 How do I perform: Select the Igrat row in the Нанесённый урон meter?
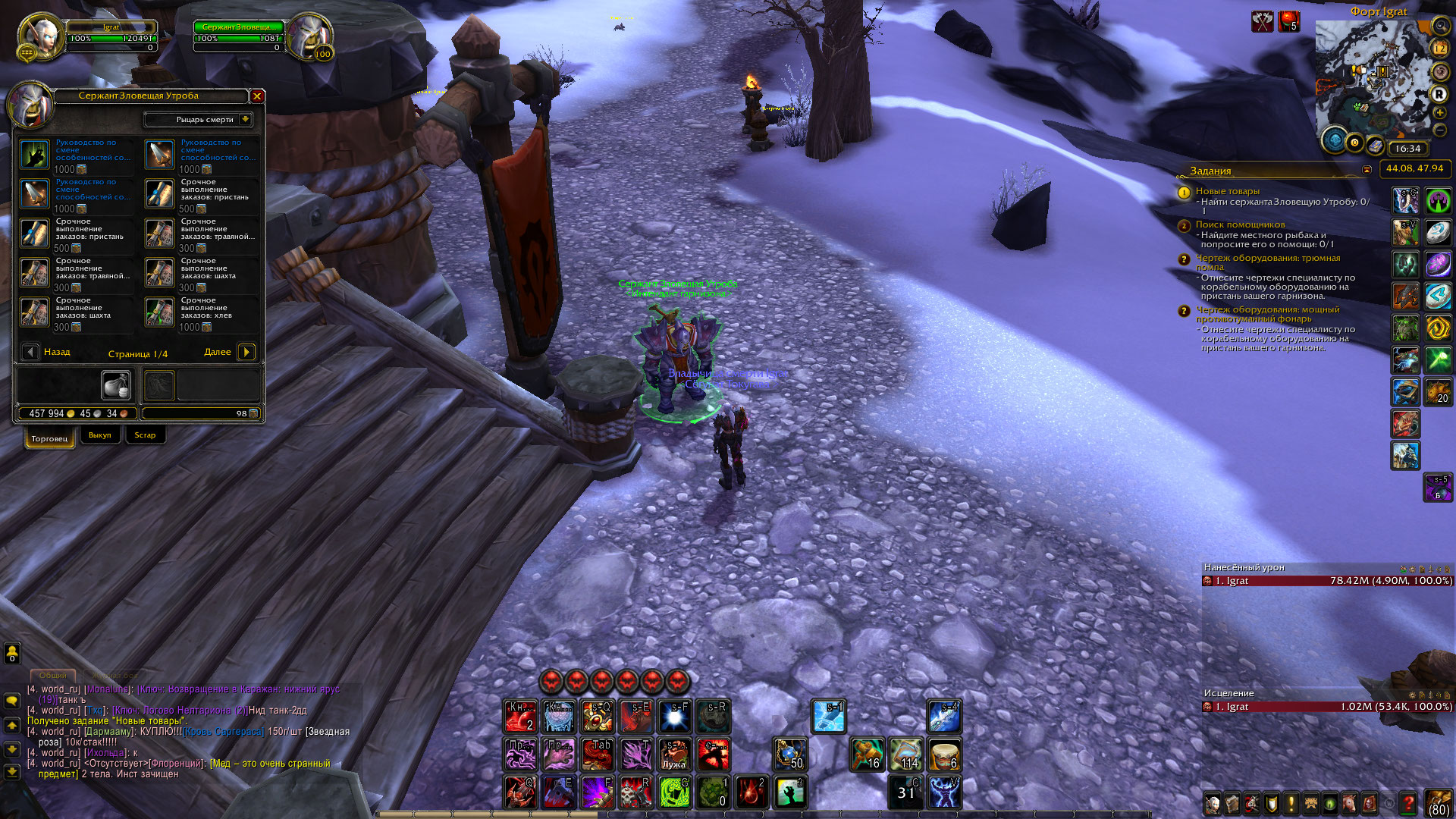point(1327,581)
